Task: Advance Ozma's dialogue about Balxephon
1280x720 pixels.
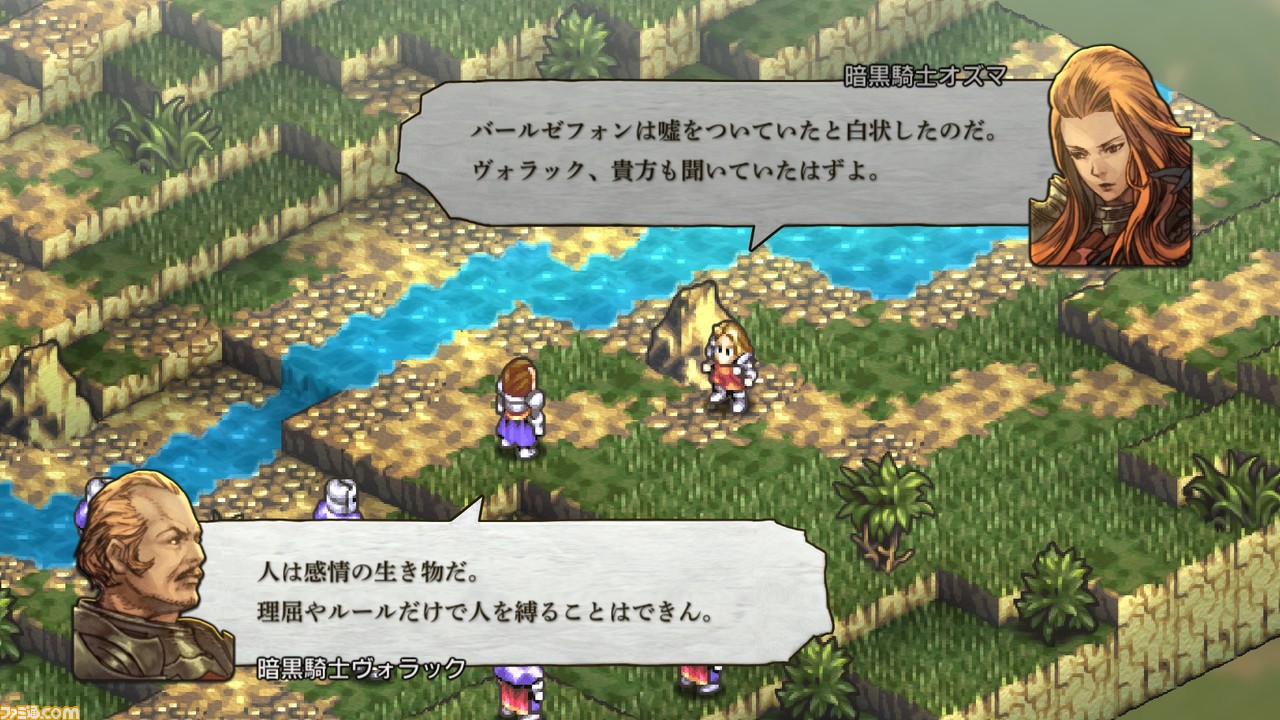Action: [700, 150]
